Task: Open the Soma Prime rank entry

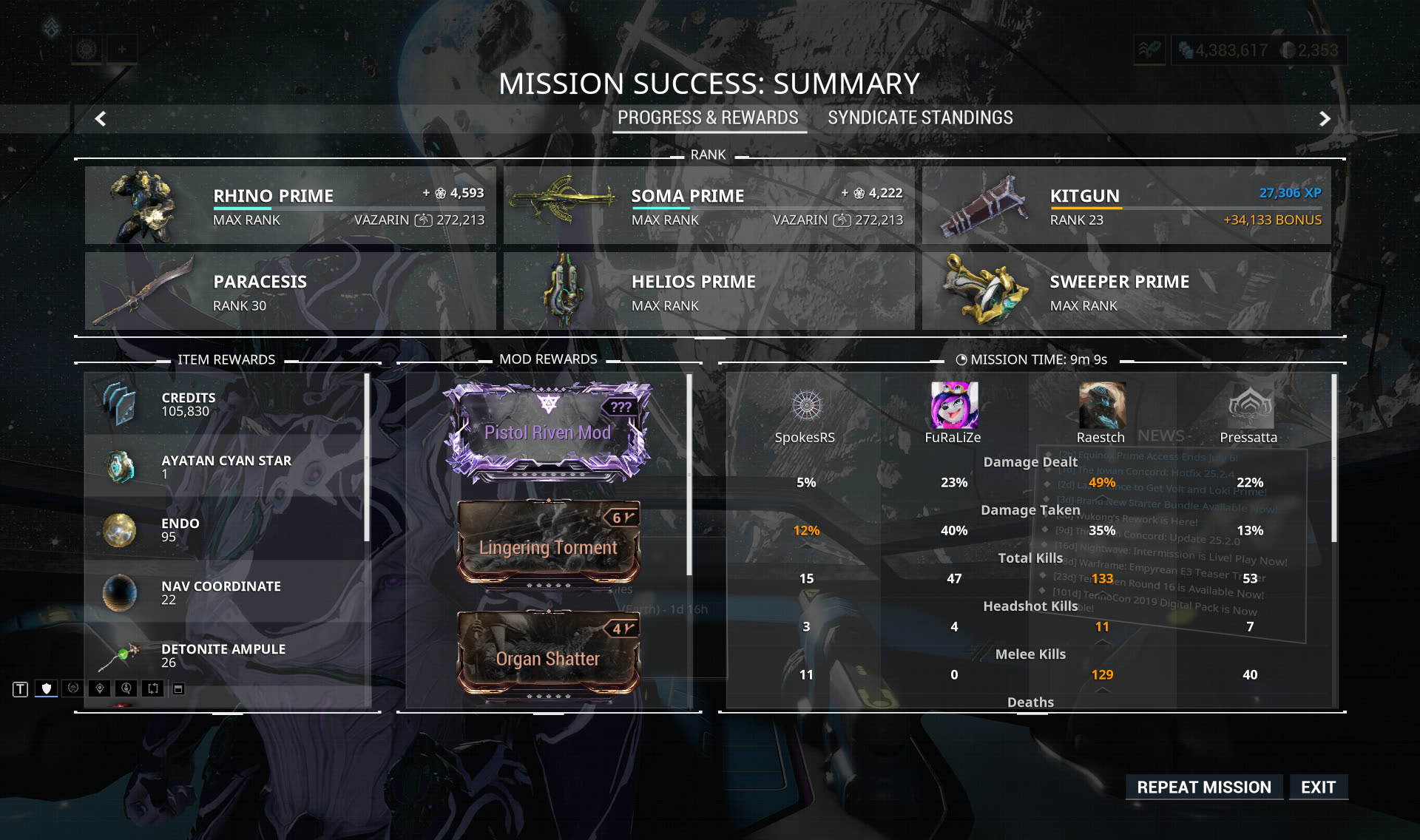Action: tap(709, 206)
